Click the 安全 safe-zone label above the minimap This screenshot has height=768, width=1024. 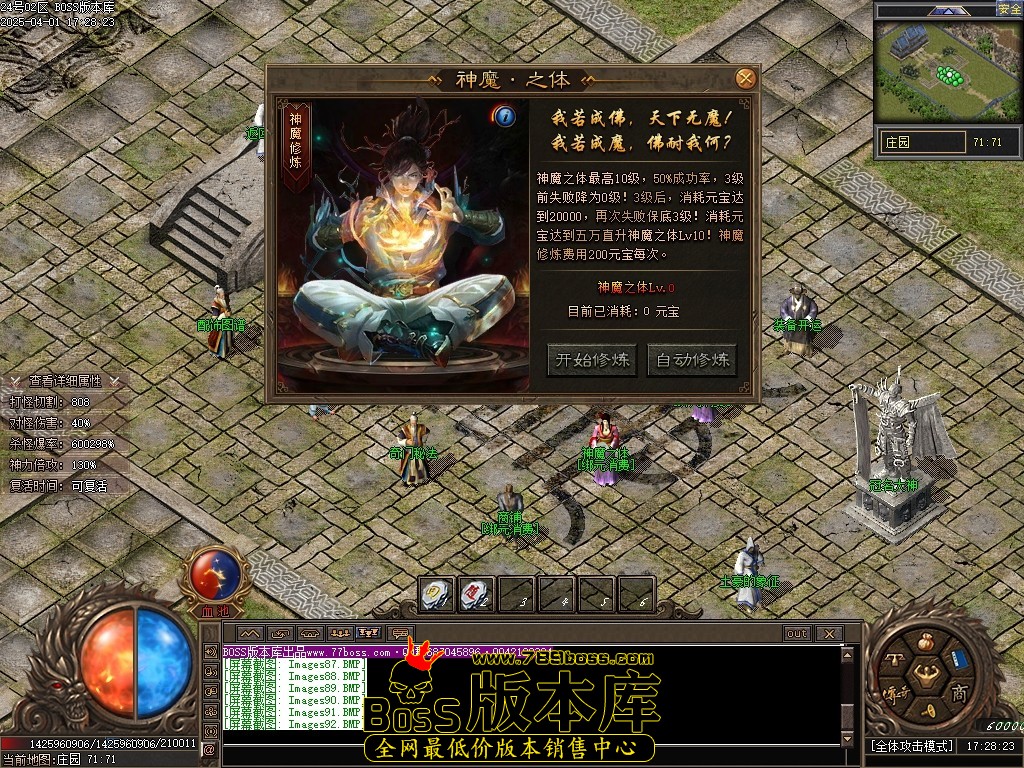tap(1009, 9)
